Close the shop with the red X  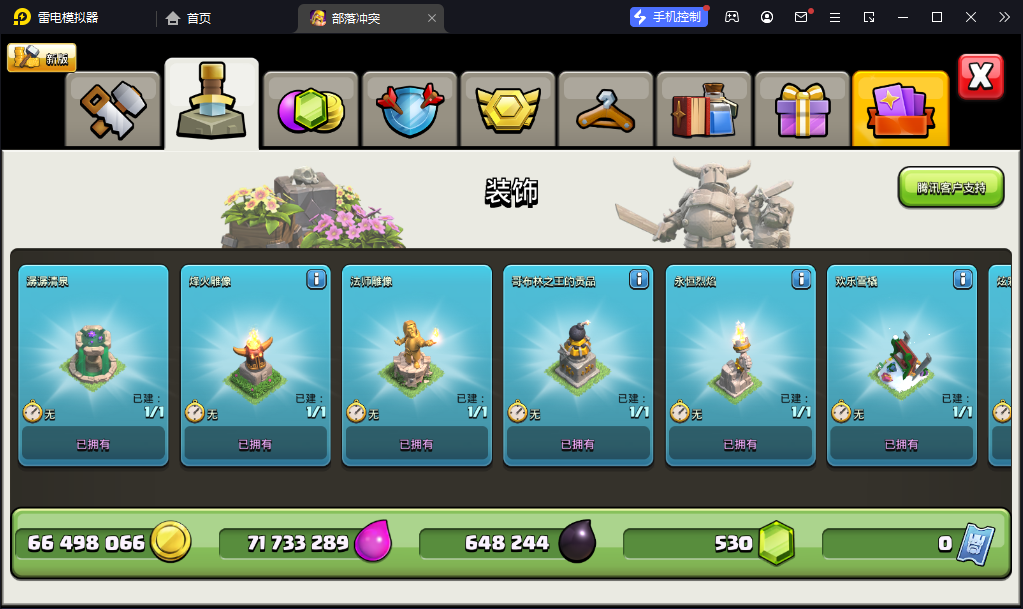coord(980,77)
